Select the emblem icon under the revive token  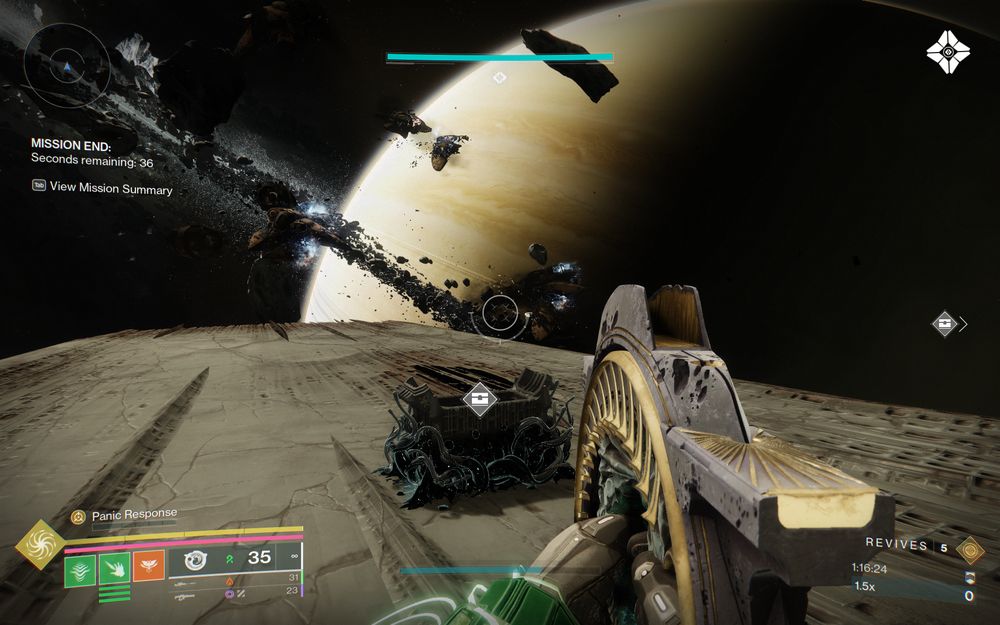[968, 577]
